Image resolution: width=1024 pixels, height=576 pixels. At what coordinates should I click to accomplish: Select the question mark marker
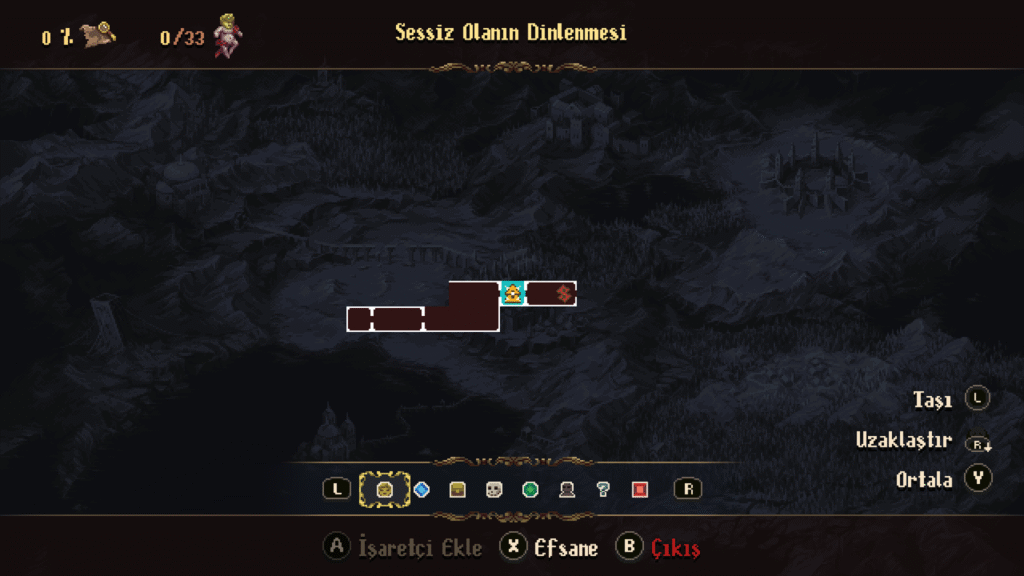[603, 489]
